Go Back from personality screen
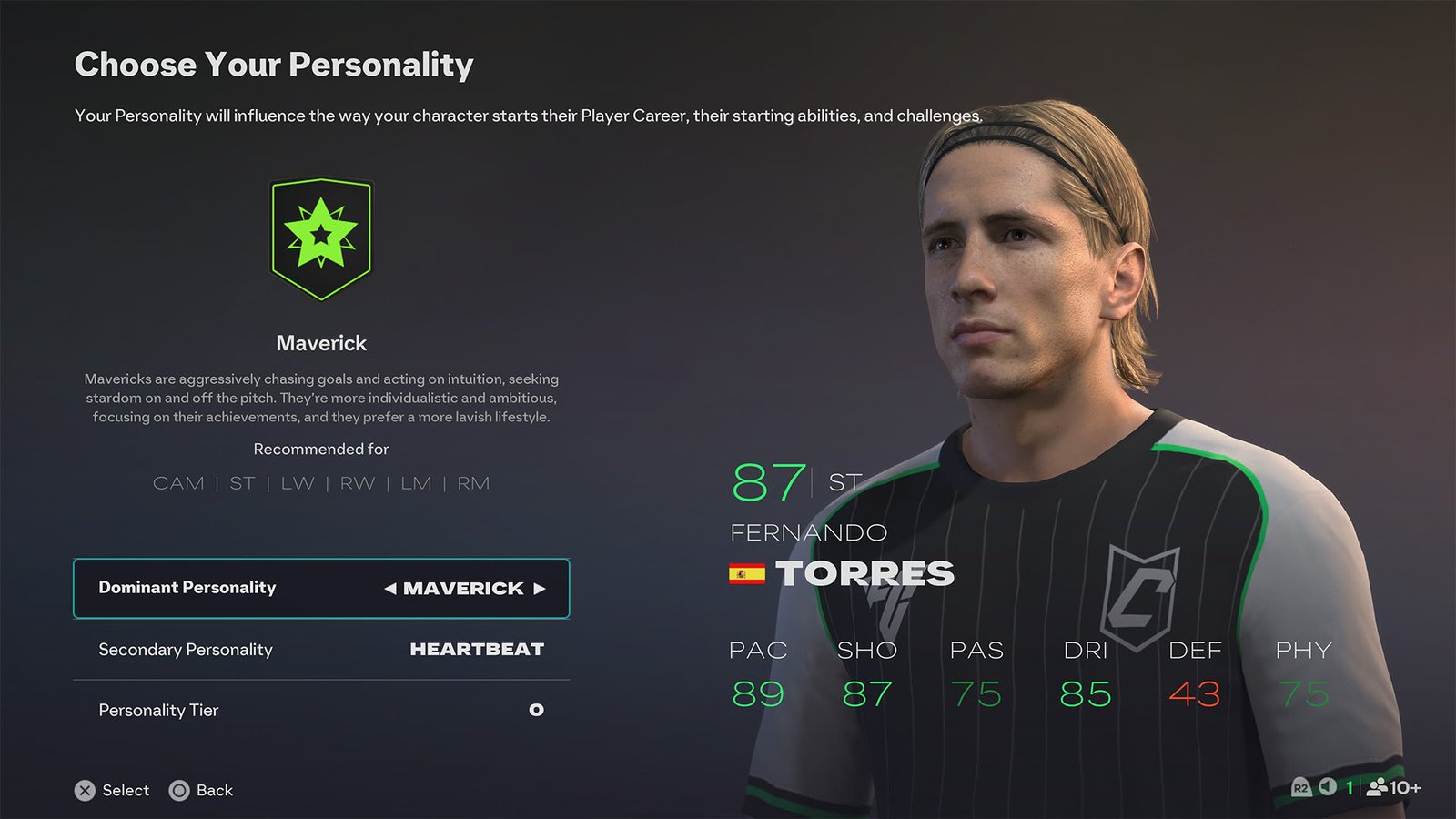Image resolution: width=1456 pixels, height=819 pixels. tap(214, 790)
